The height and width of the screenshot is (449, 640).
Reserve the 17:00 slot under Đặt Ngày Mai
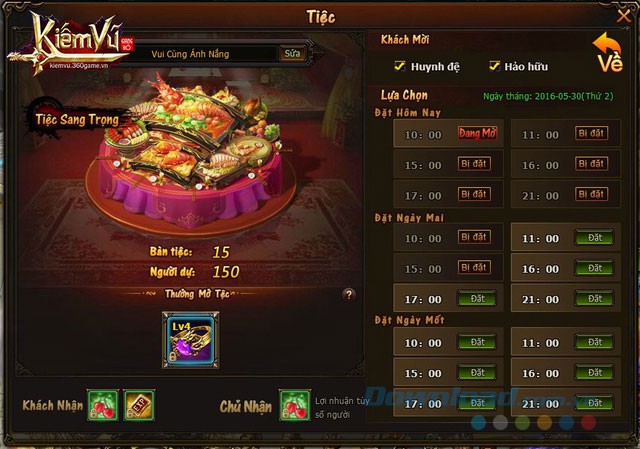tap(474, 298)
